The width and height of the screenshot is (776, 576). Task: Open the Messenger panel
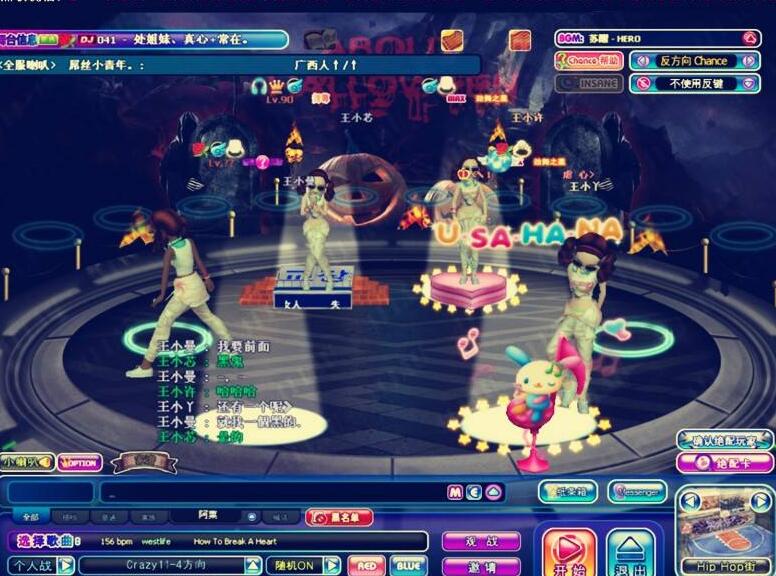point(637,491)
